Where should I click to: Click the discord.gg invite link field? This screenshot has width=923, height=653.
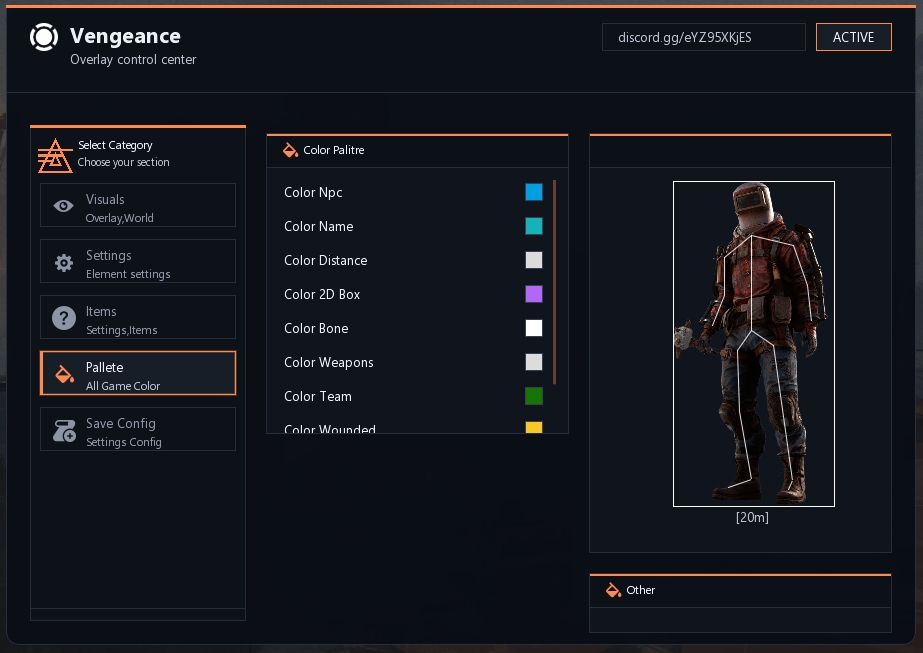pos(703,37)
